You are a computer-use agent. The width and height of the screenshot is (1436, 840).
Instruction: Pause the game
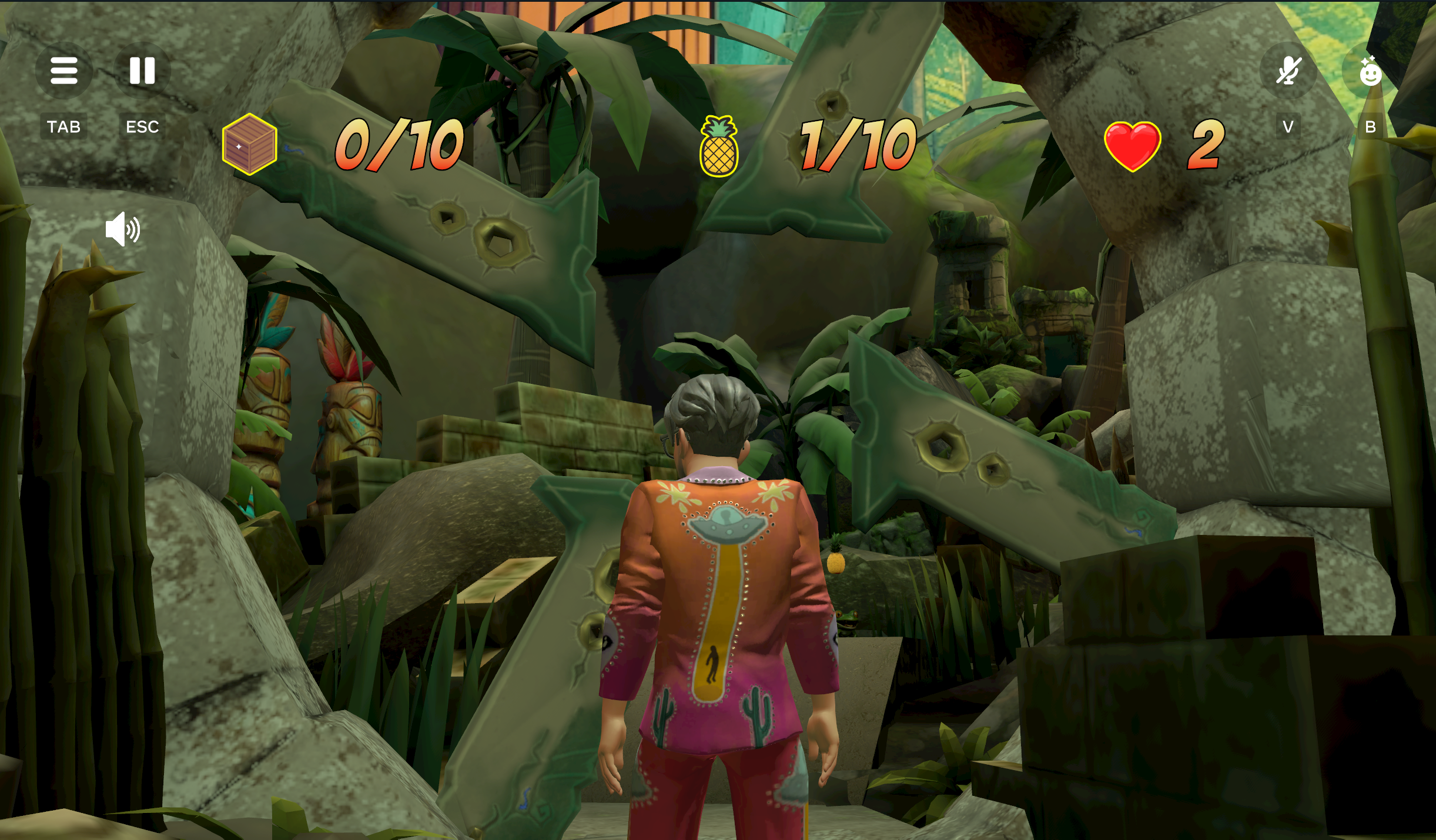coord(142,71)
